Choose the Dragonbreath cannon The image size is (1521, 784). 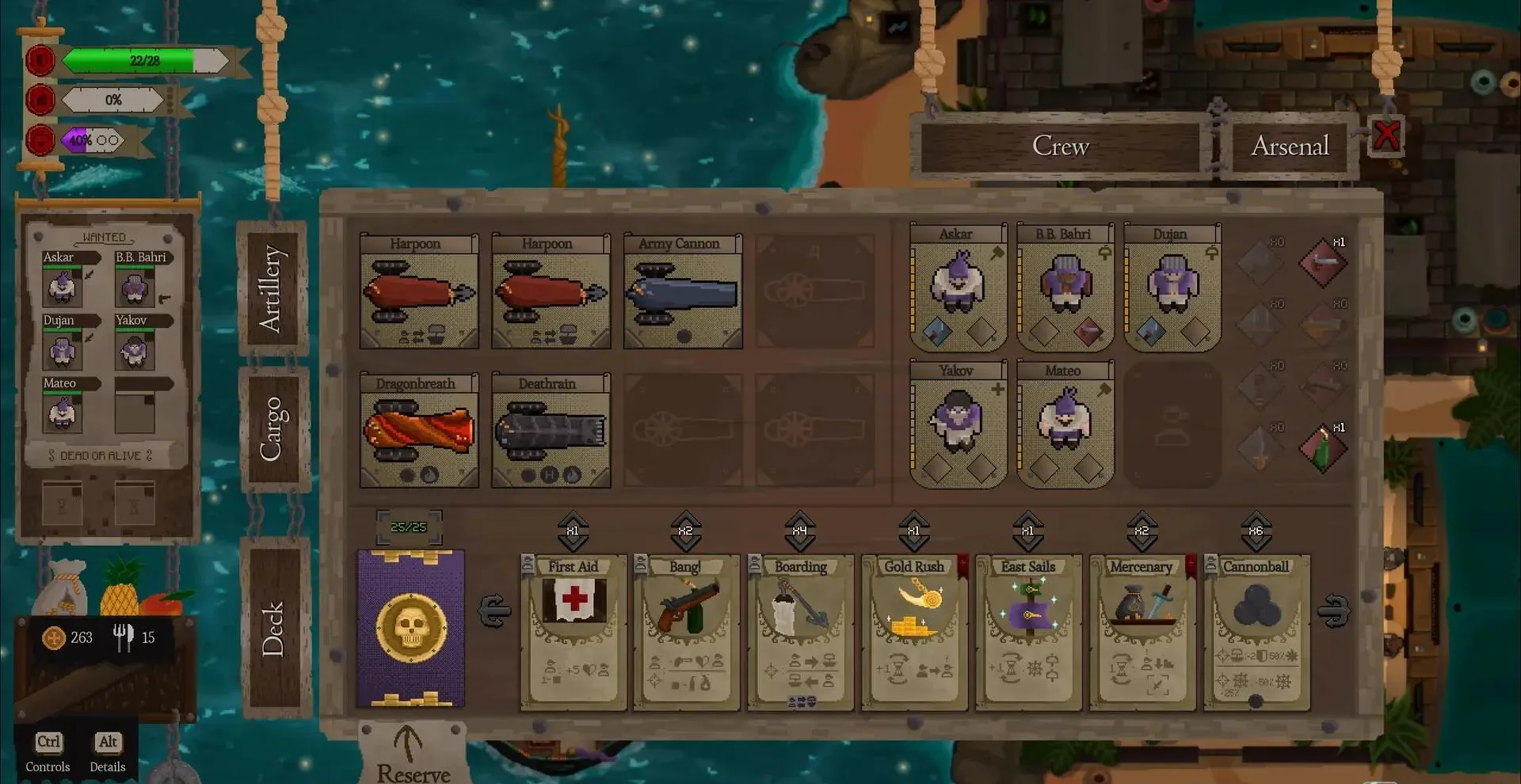coord(419,431)
